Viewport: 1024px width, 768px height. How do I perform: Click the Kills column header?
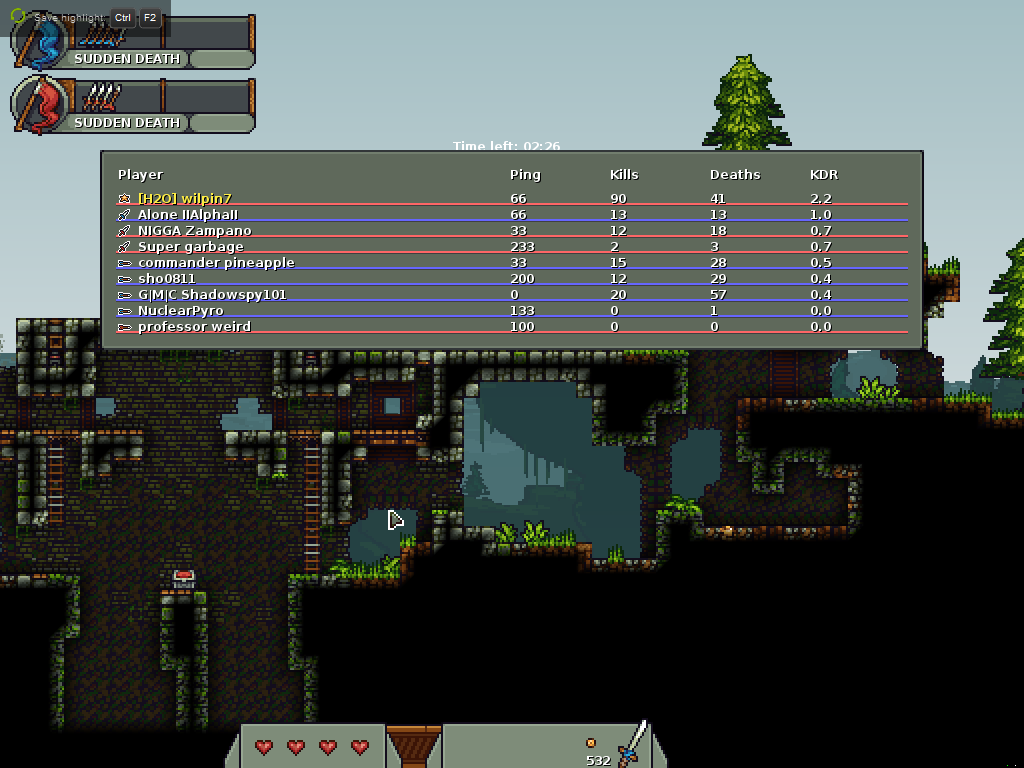[624, 175]
